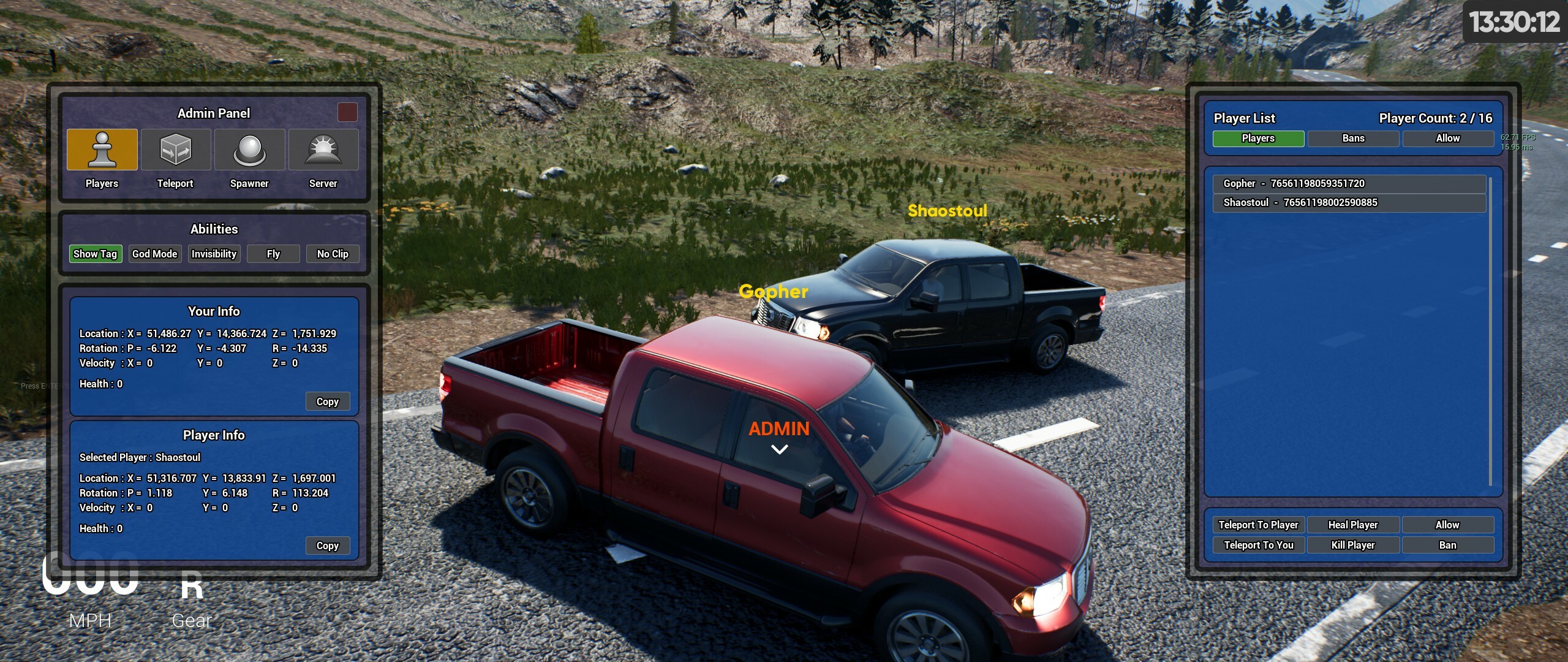Toggle the Invisibility ability
The width and height of the screenshot is (1568, 662).
pyautogui.click(x=214, y=253)
